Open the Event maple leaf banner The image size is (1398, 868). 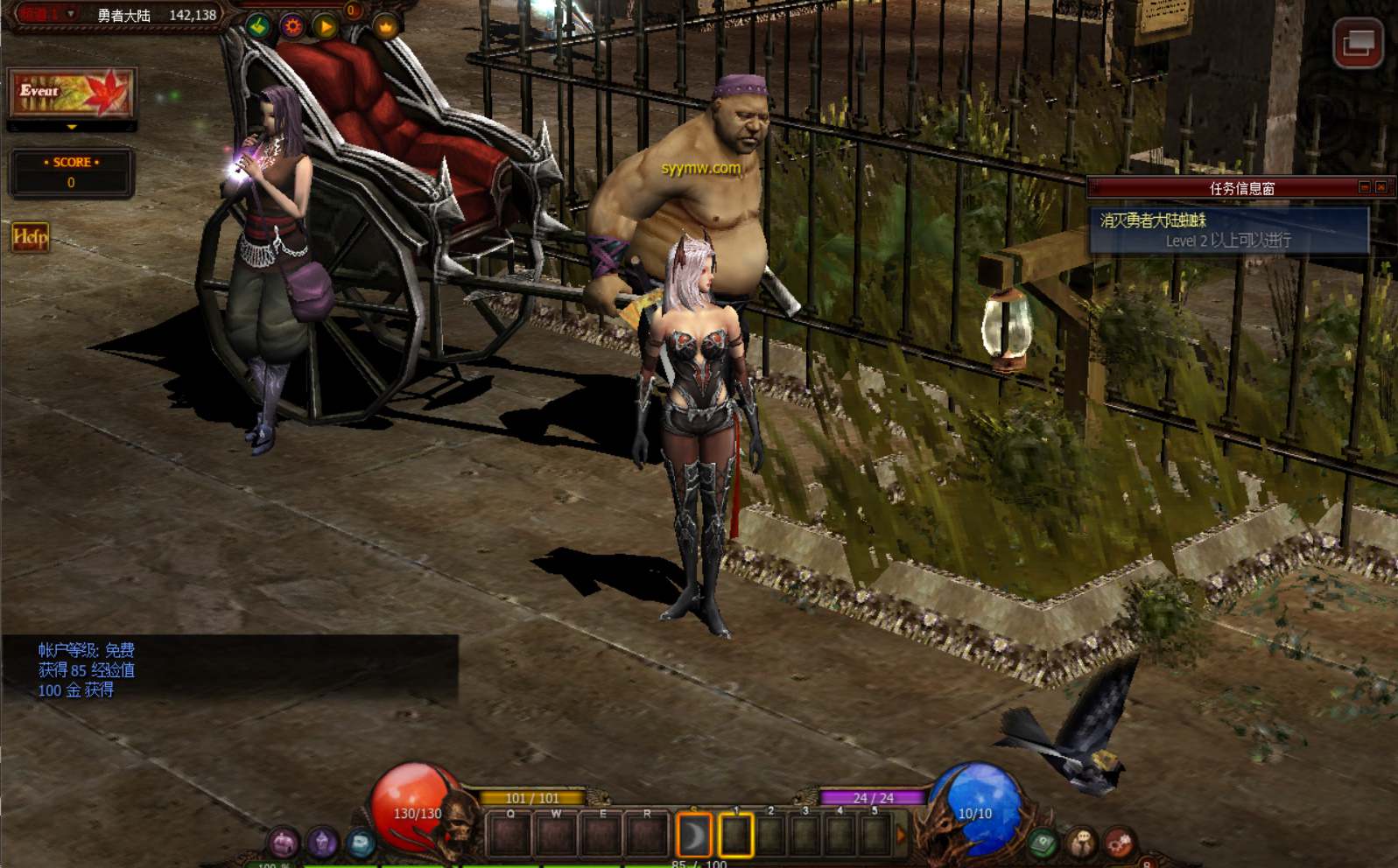[72, 93]
